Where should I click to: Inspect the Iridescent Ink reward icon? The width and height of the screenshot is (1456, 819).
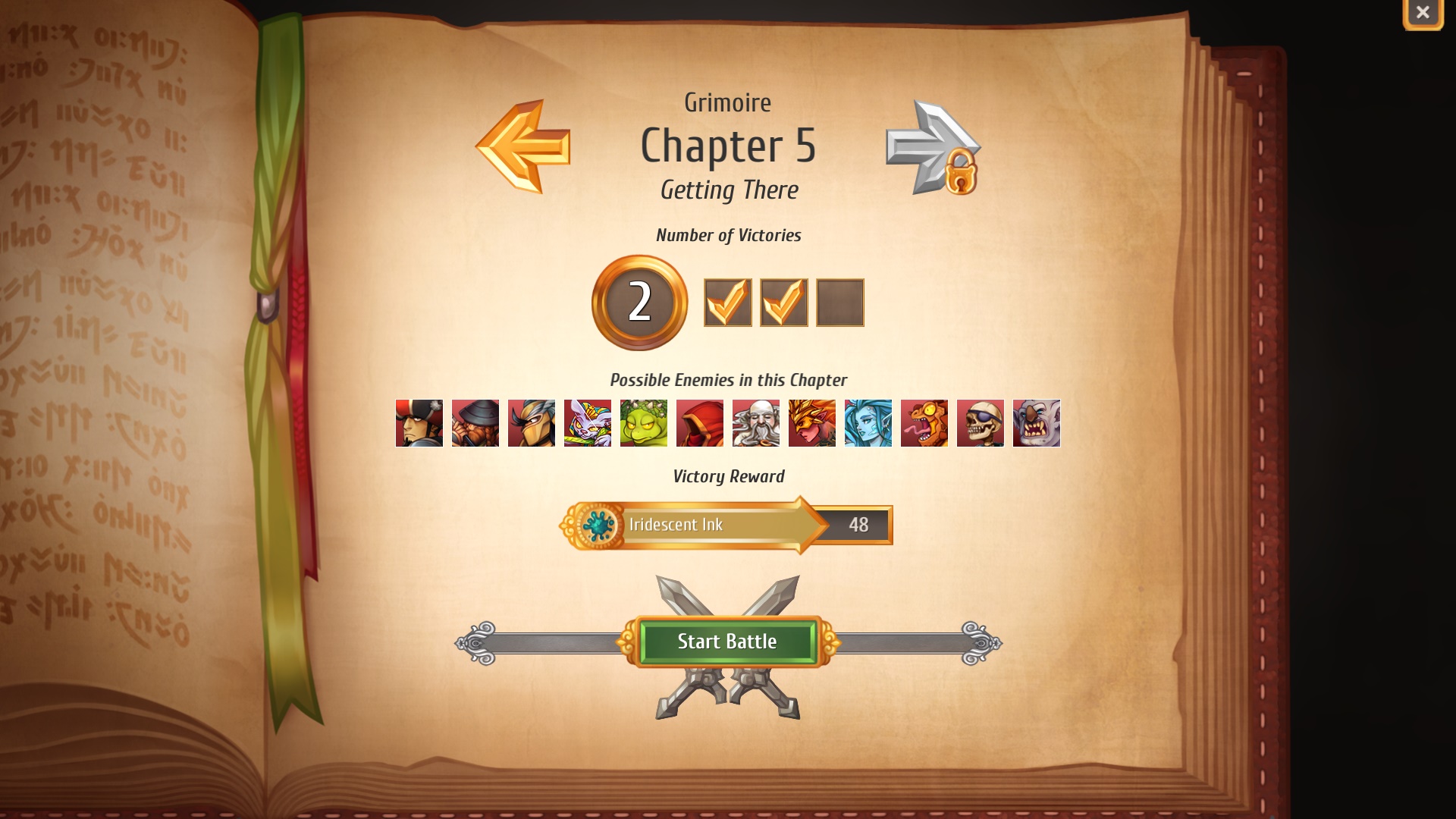(598, 525)
